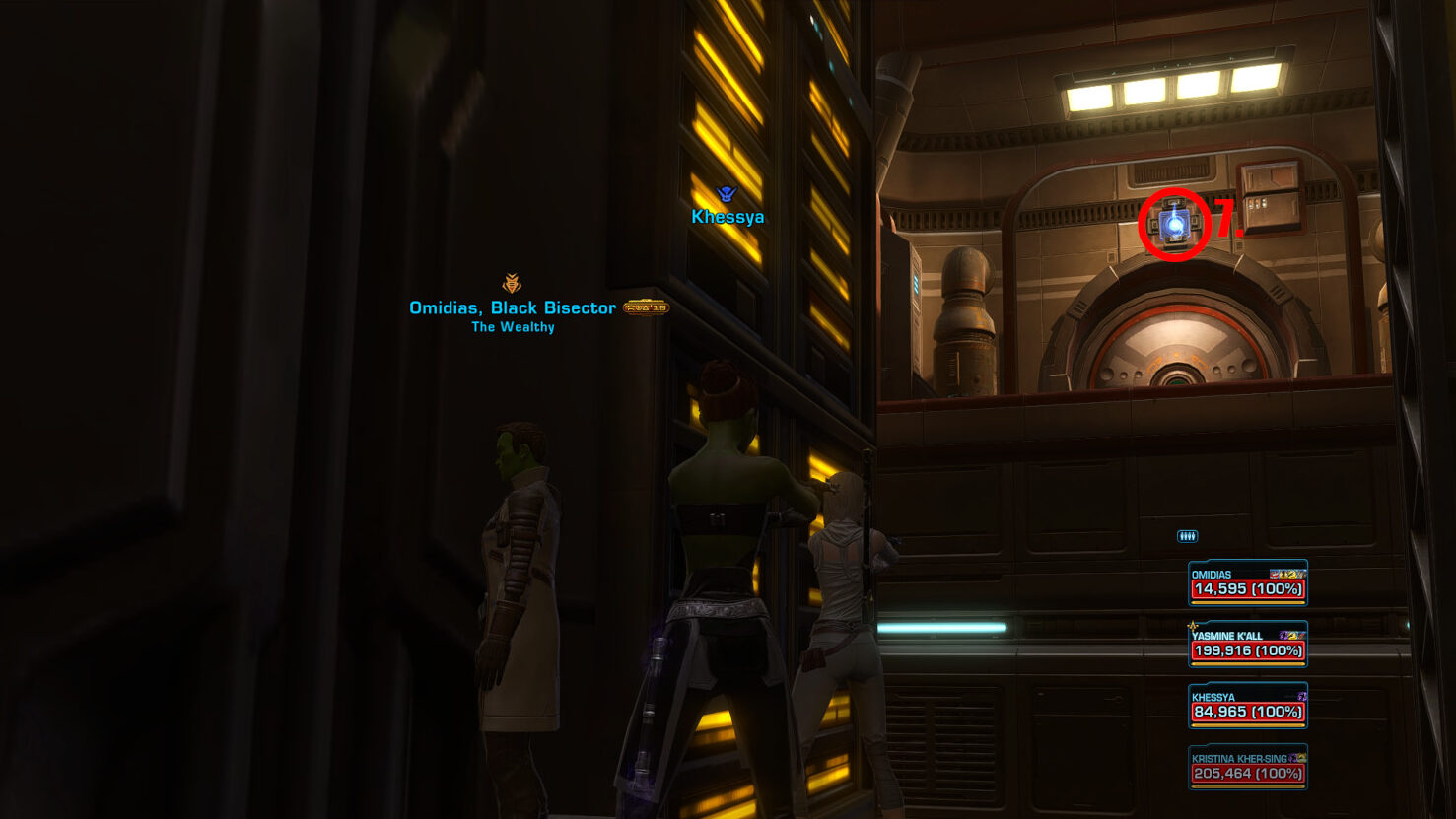Open the group icon above the party frames

(1187, 536)
